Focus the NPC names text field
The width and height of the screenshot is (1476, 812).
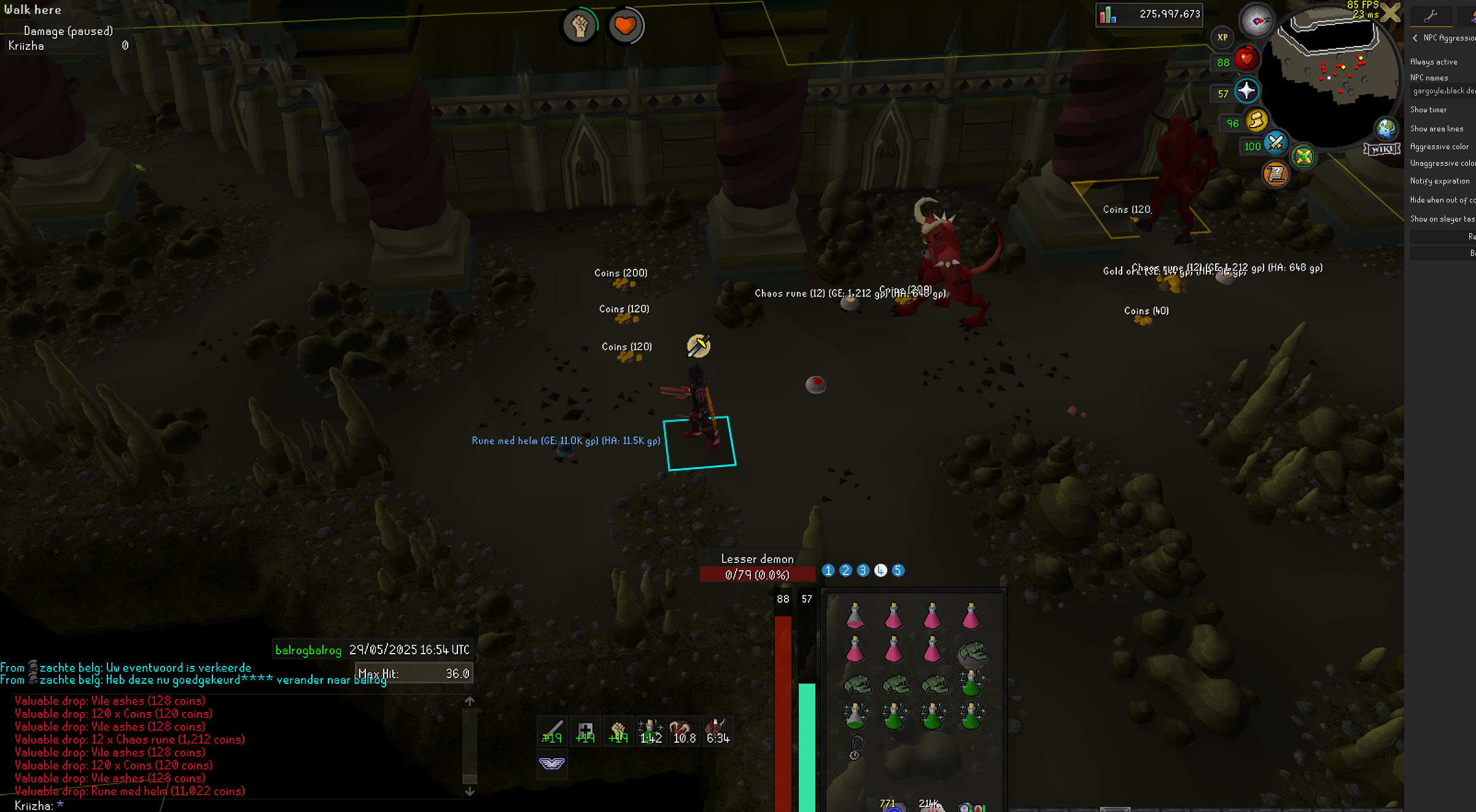[1443, 91]
